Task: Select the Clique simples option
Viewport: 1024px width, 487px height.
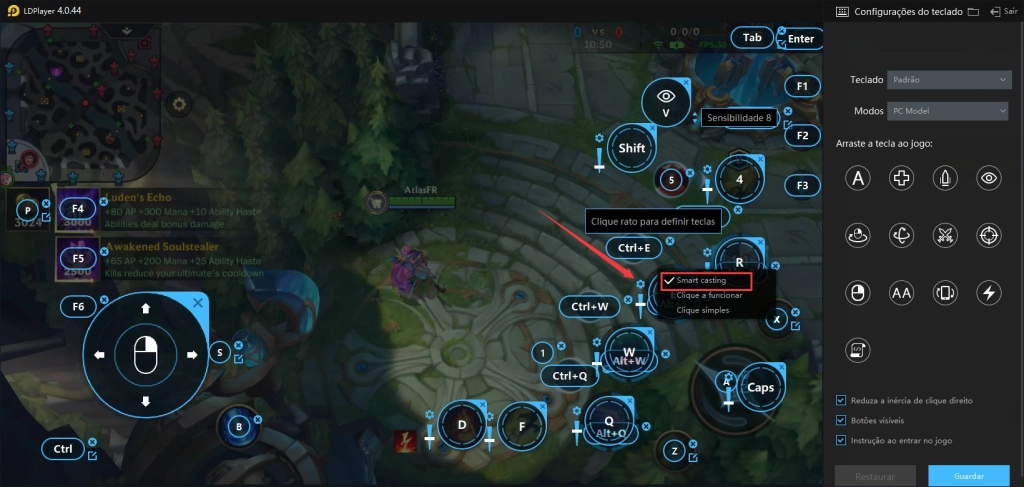Action: (x=702, y=310)
